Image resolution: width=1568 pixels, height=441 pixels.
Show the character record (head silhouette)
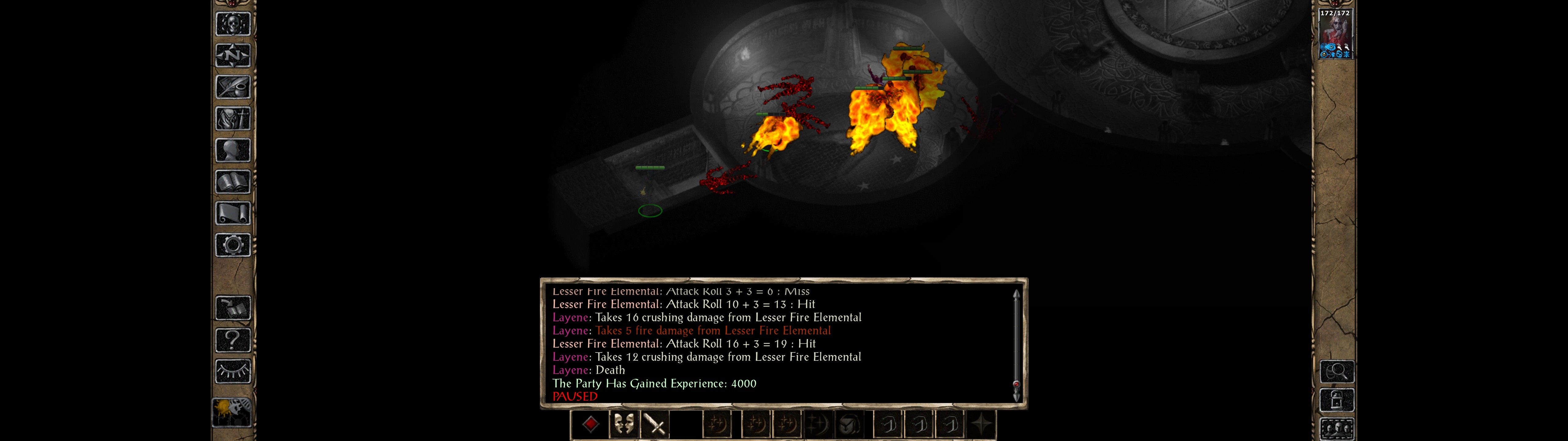[x=232, y=150]
